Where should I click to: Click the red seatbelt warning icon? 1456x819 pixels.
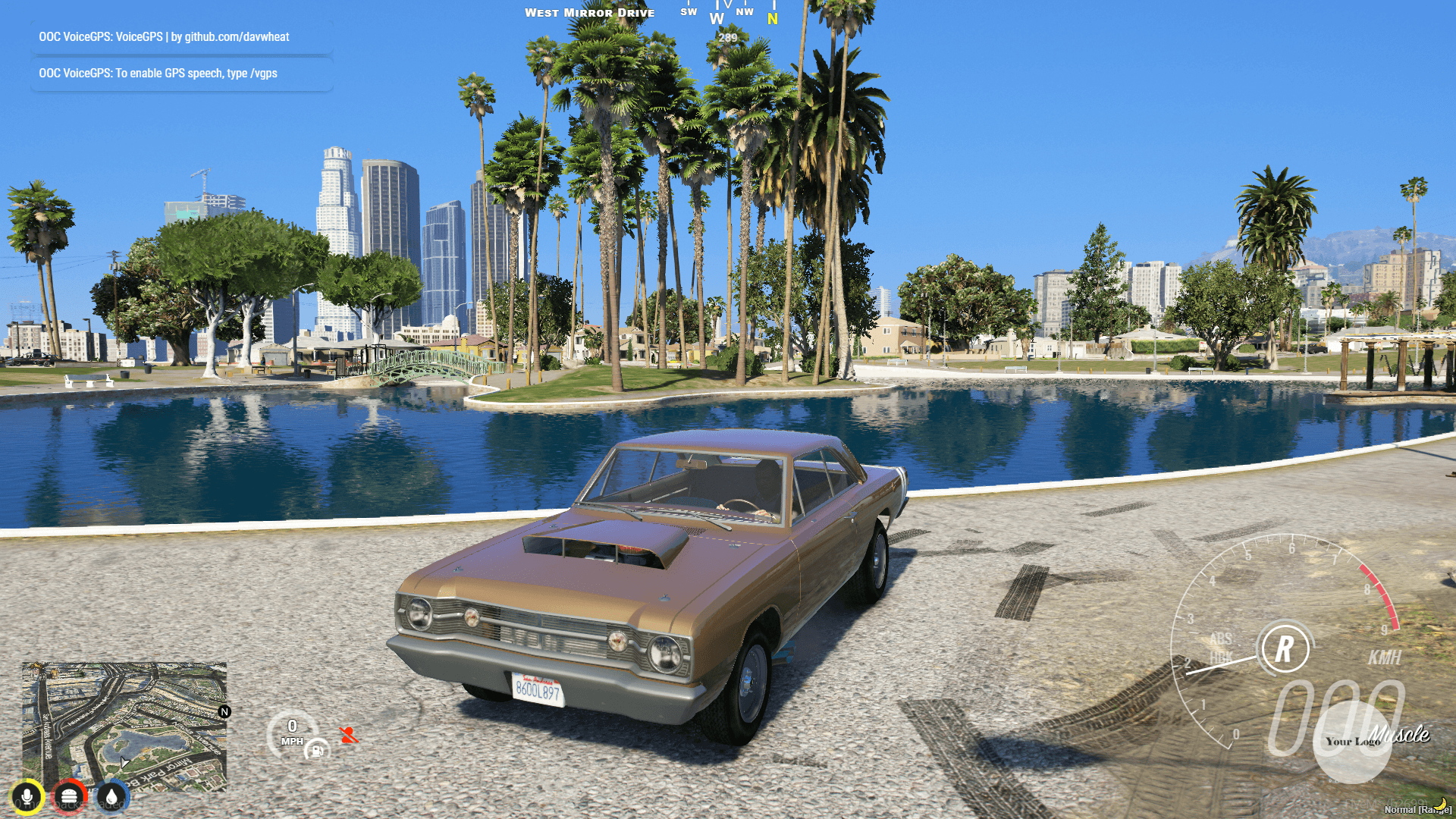pyautogui.click(x=350, y=734)
